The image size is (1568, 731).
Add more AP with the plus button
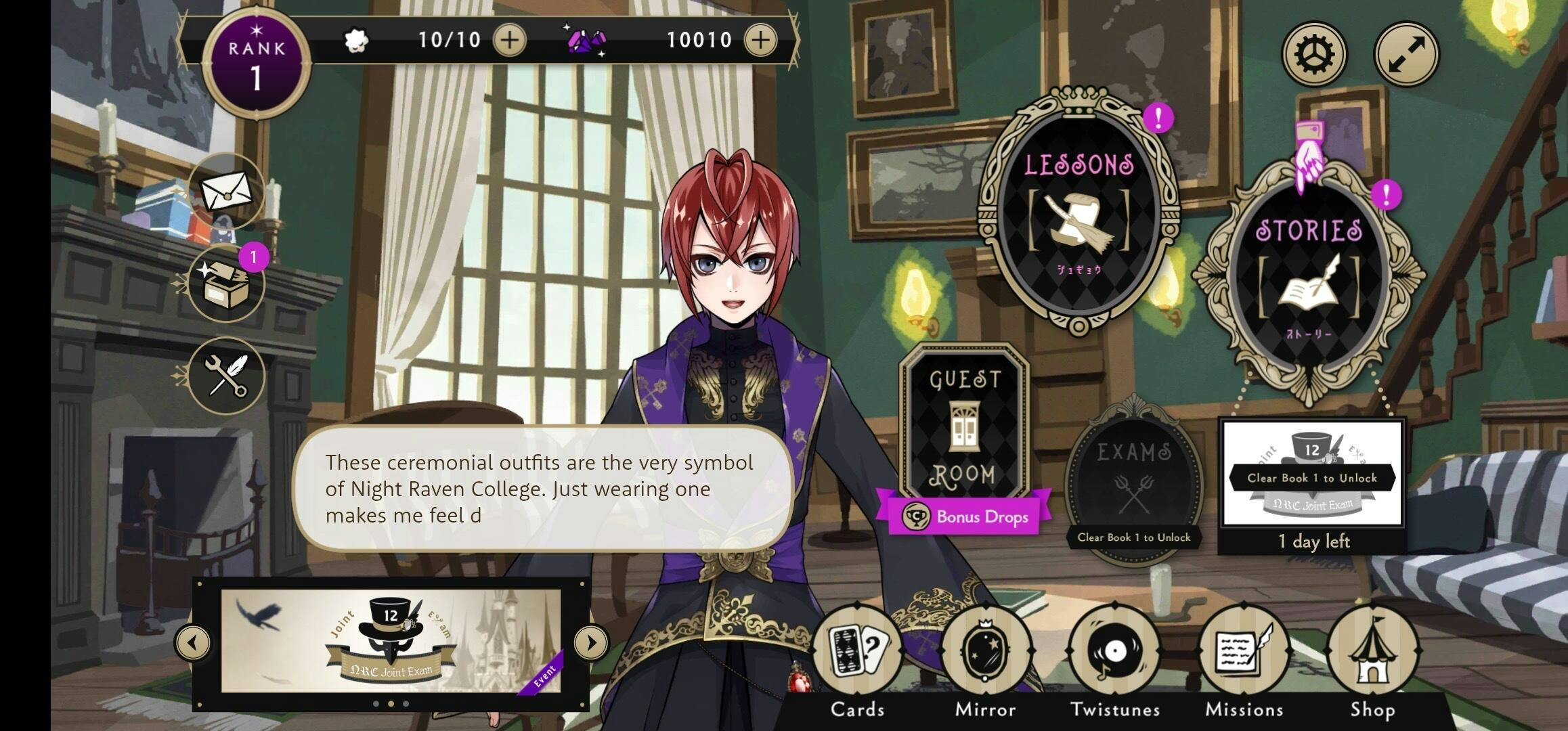click(510, 40)
